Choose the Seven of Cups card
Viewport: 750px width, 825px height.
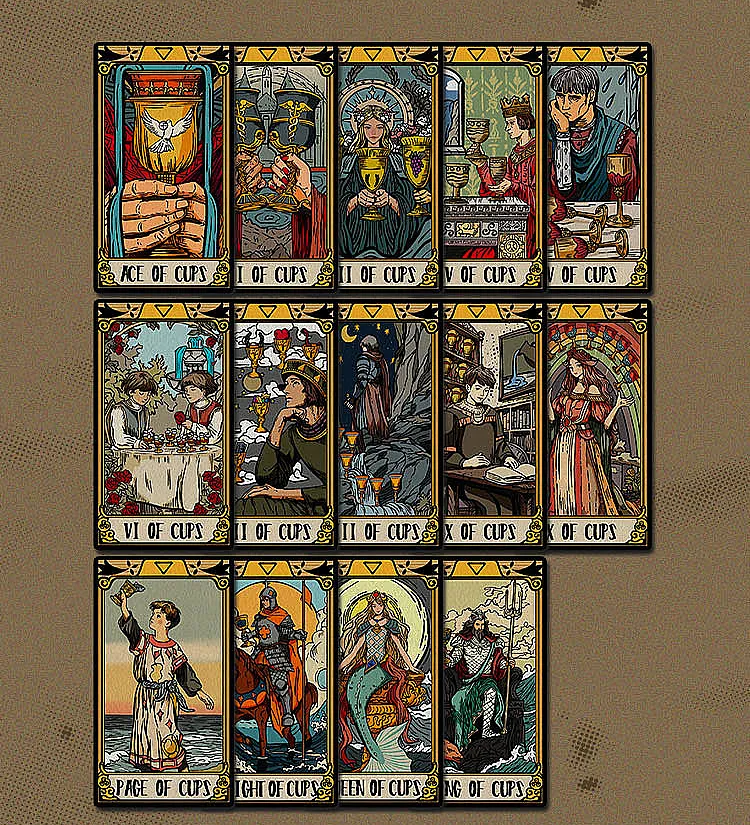(x=283, y=424)
